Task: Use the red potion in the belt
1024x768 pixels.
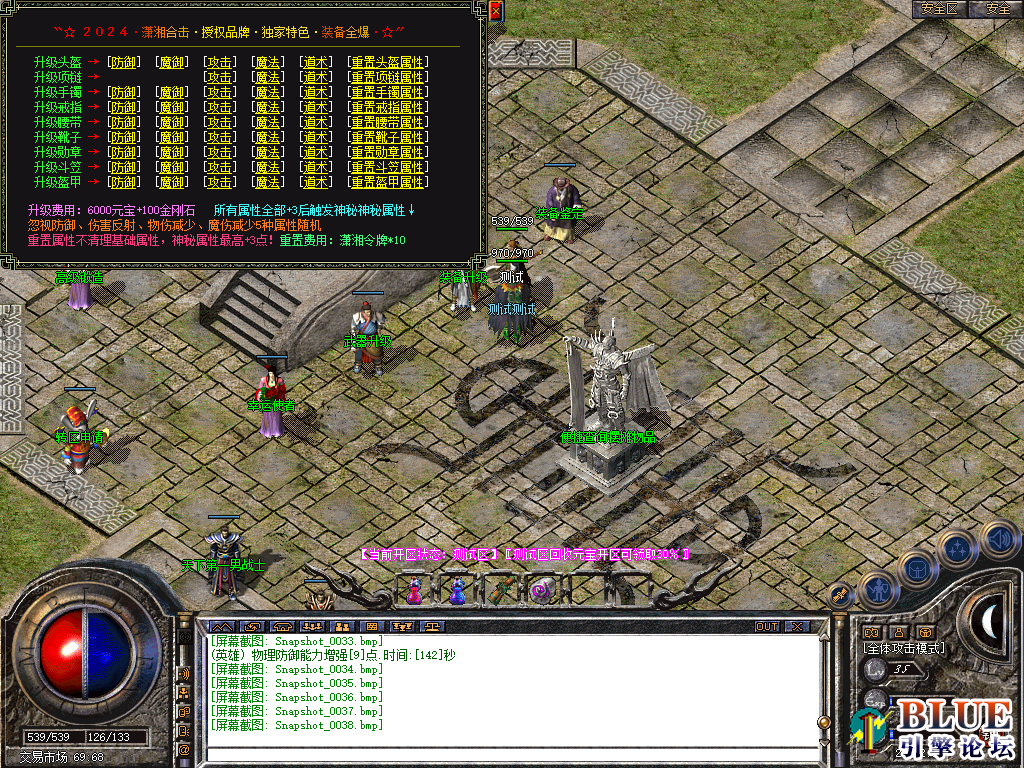Action: [x=414, y=591]
